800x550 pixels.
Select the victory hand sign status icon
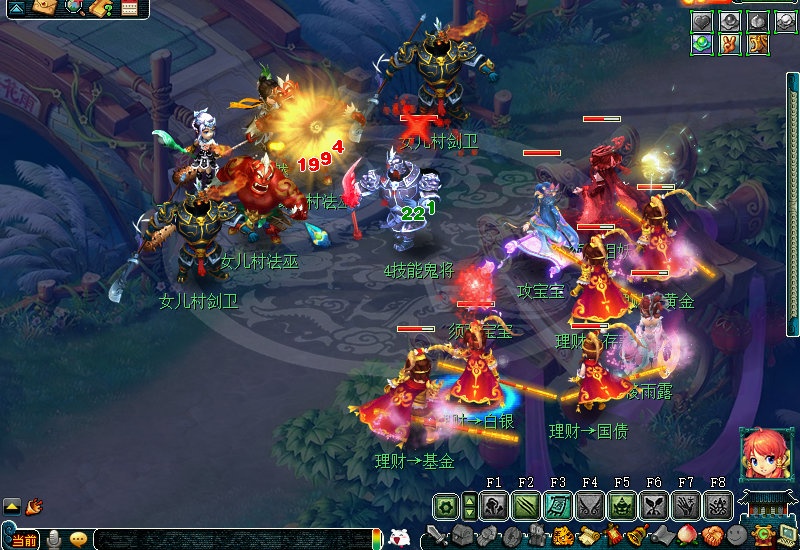[x=729, y=44]
